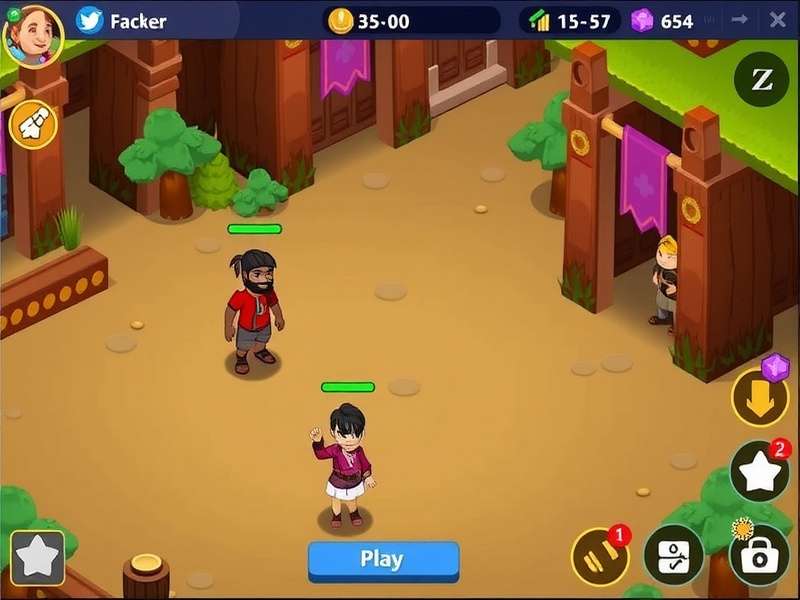
Task: Open the bag icon button
Action: pos(759,556)
